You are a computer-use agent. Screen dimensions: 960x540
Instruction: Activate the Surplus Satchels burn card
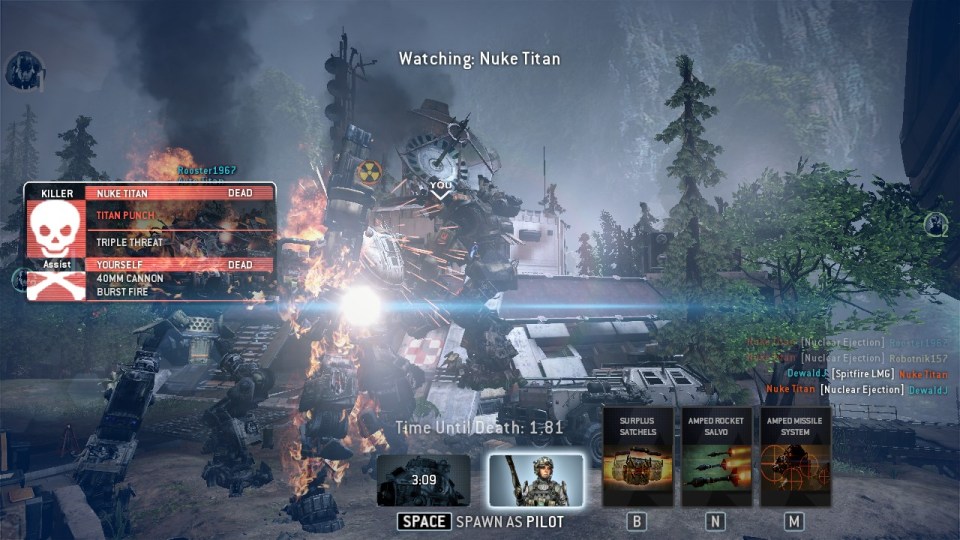tap(638, 456)
